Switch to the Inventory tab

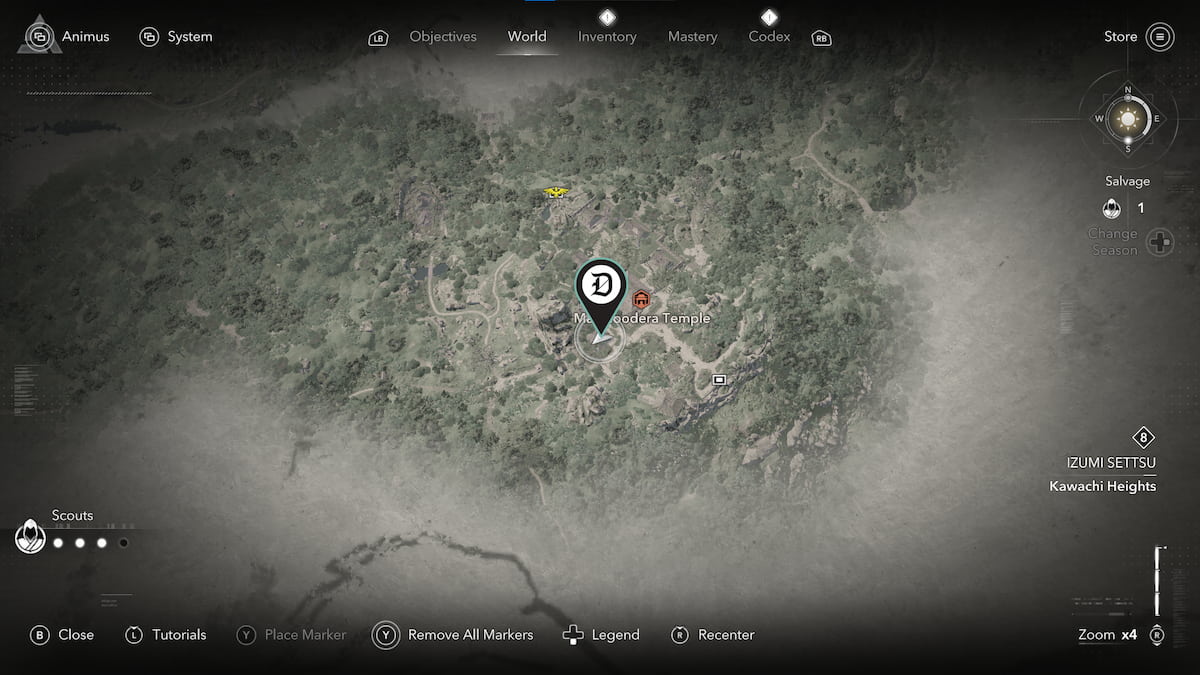point(607,37)
